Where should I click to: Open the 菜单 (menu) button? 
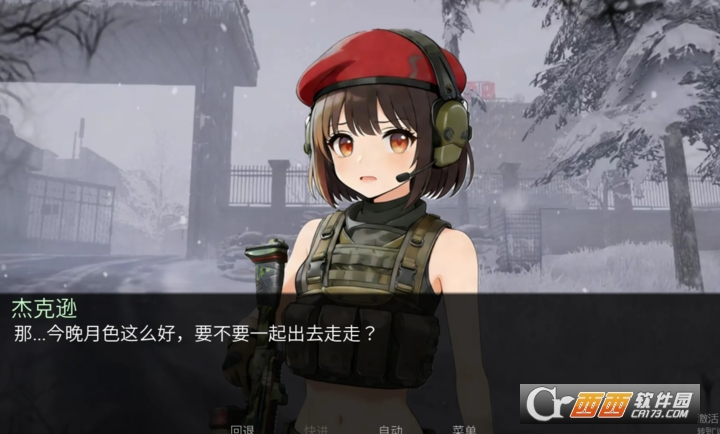464,429
